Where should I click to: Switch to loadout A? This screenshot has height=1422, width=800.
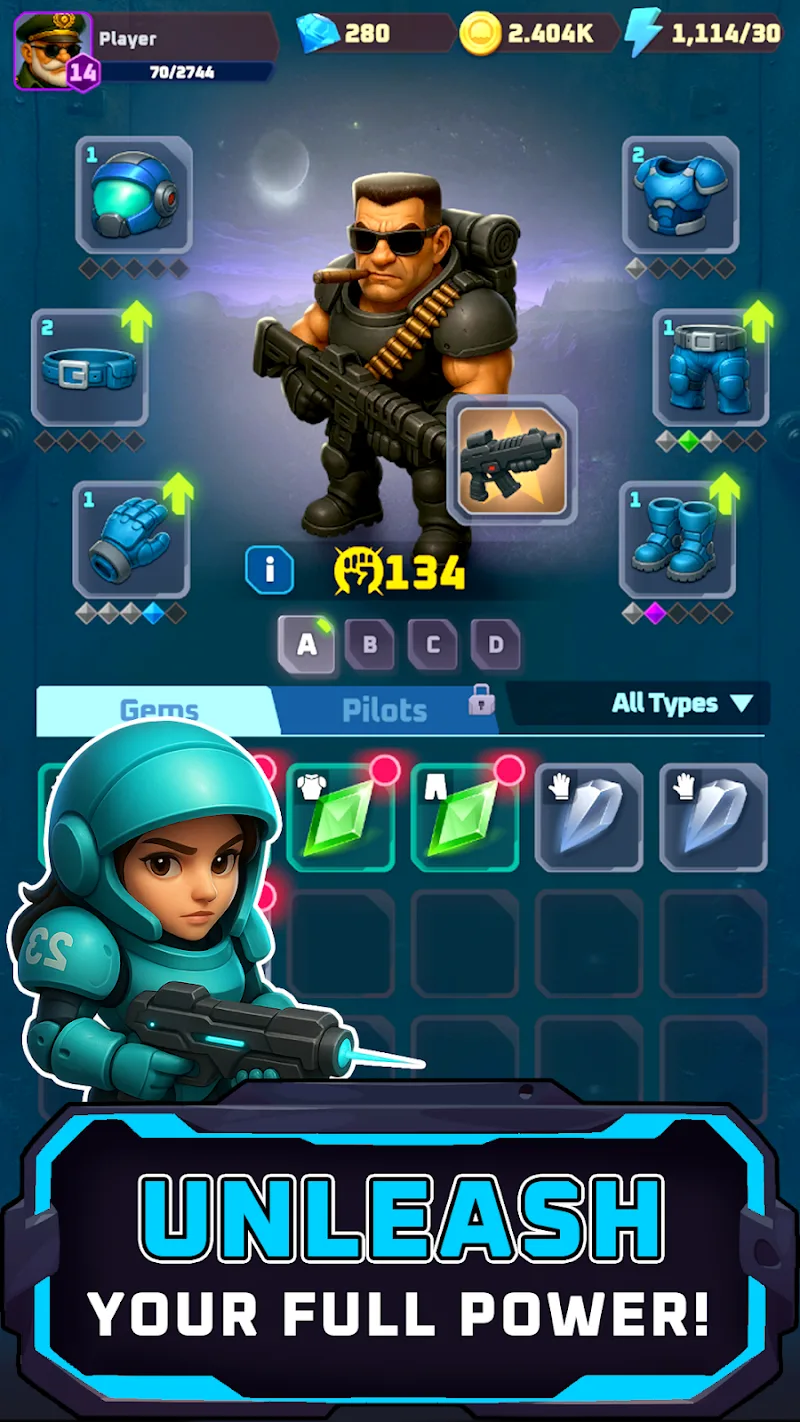pos(307,645)
